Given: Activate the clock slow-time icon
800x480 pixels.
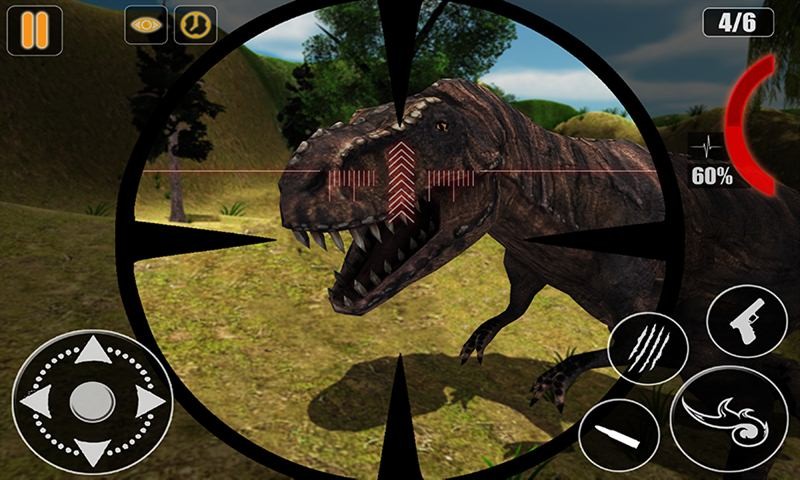Looking at the screenshot, I should 195,25.
